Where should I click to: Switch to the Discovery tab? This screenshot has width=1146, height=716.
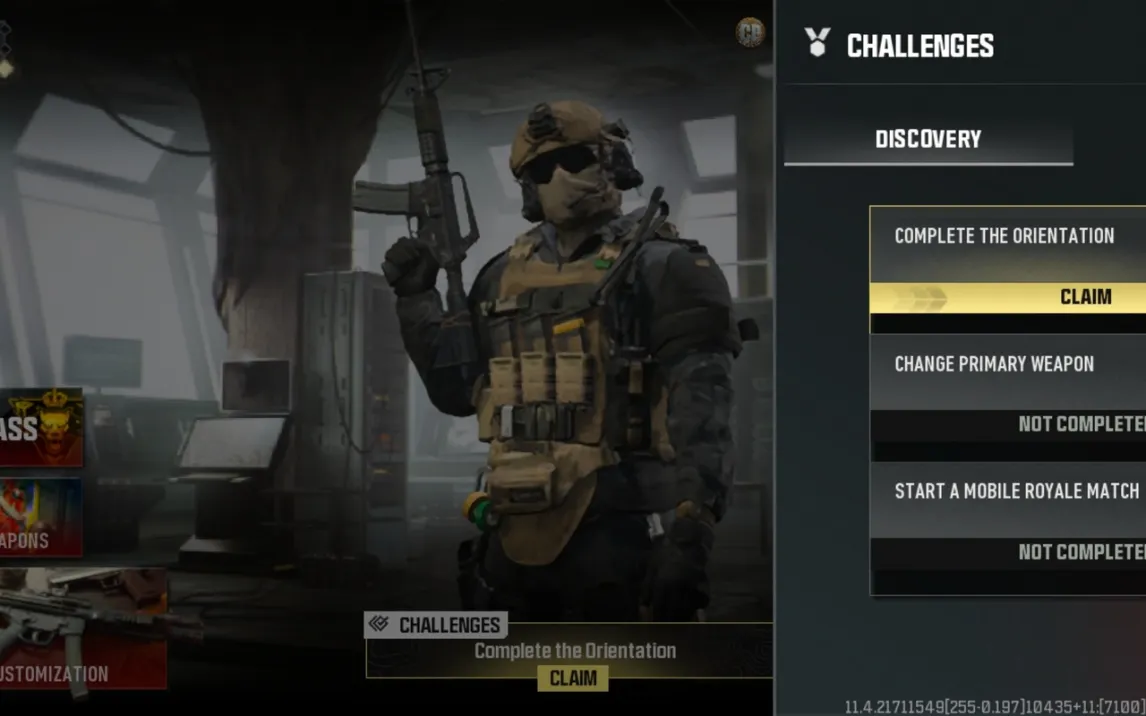928,140
